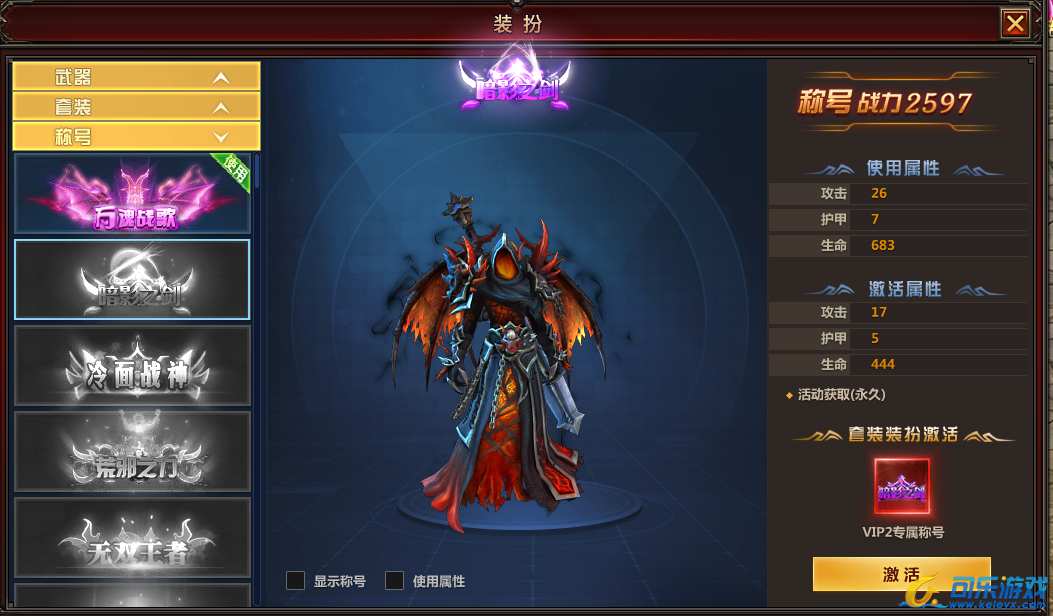This screenshot has height=616, width=1053.
Task: Select the 暗影之剑 title in list
Action: point(132,280)
